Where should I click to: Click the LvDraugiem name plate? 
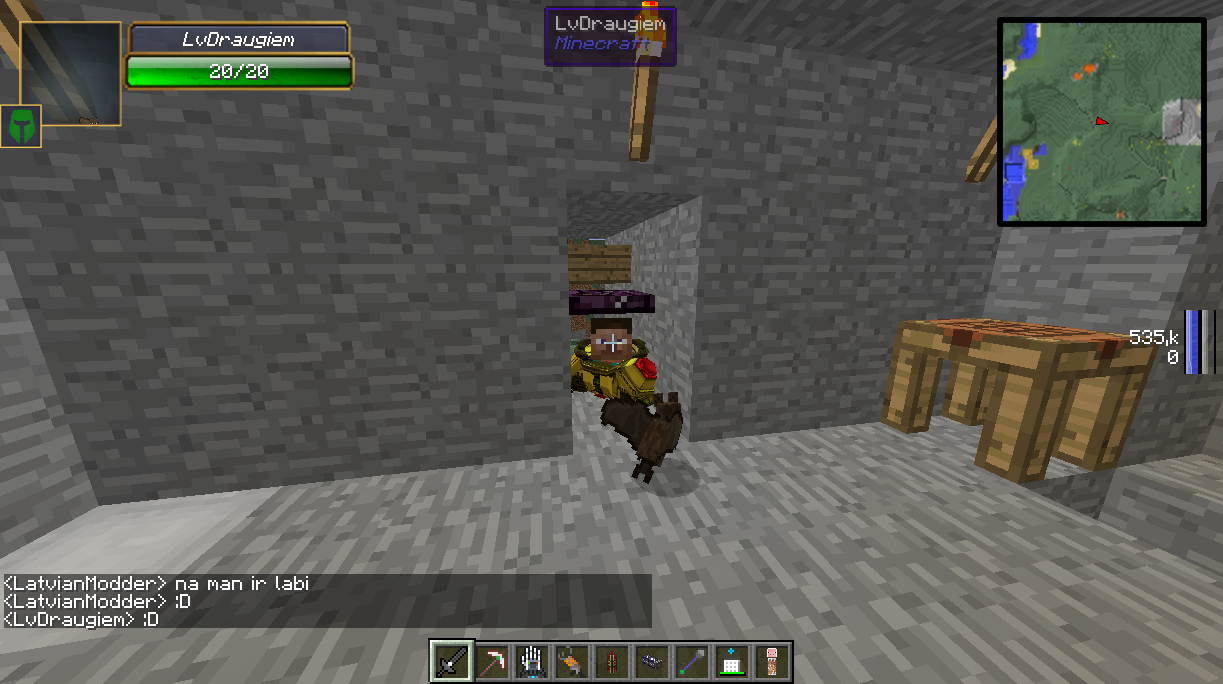[x=238, y=39]
